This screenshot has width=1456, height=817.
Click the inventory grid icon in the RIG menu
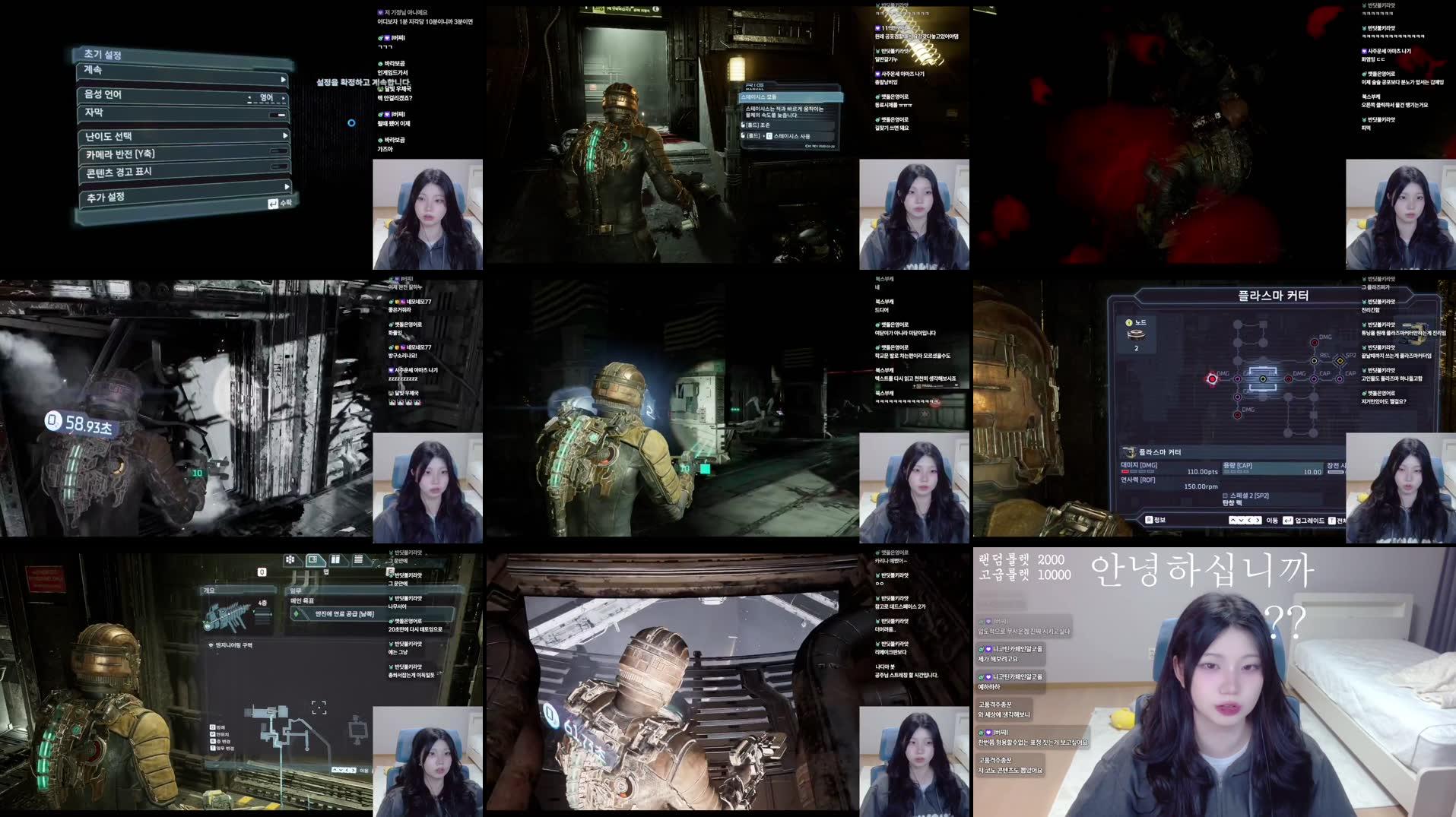tap(290, 559)
